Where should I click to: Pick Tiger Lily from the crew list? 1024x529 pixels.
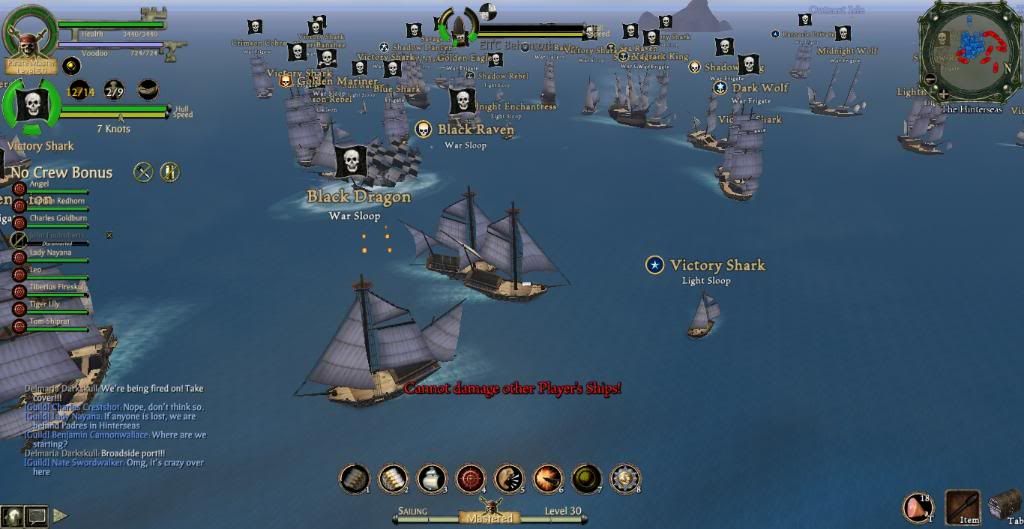[x=50, y=305]
